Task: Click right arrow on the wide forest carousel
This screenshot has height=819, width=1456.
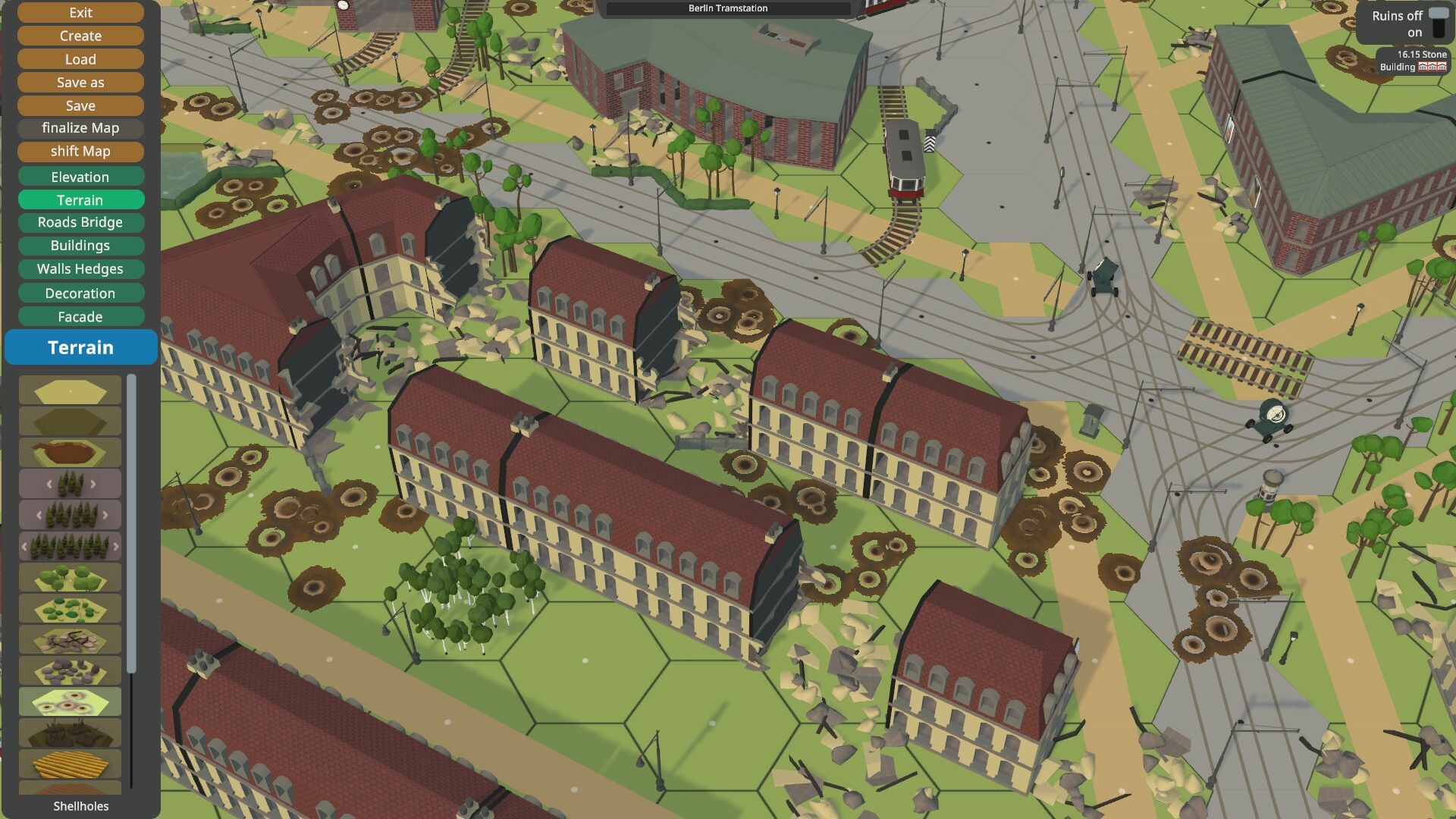Action: point(117,547)
